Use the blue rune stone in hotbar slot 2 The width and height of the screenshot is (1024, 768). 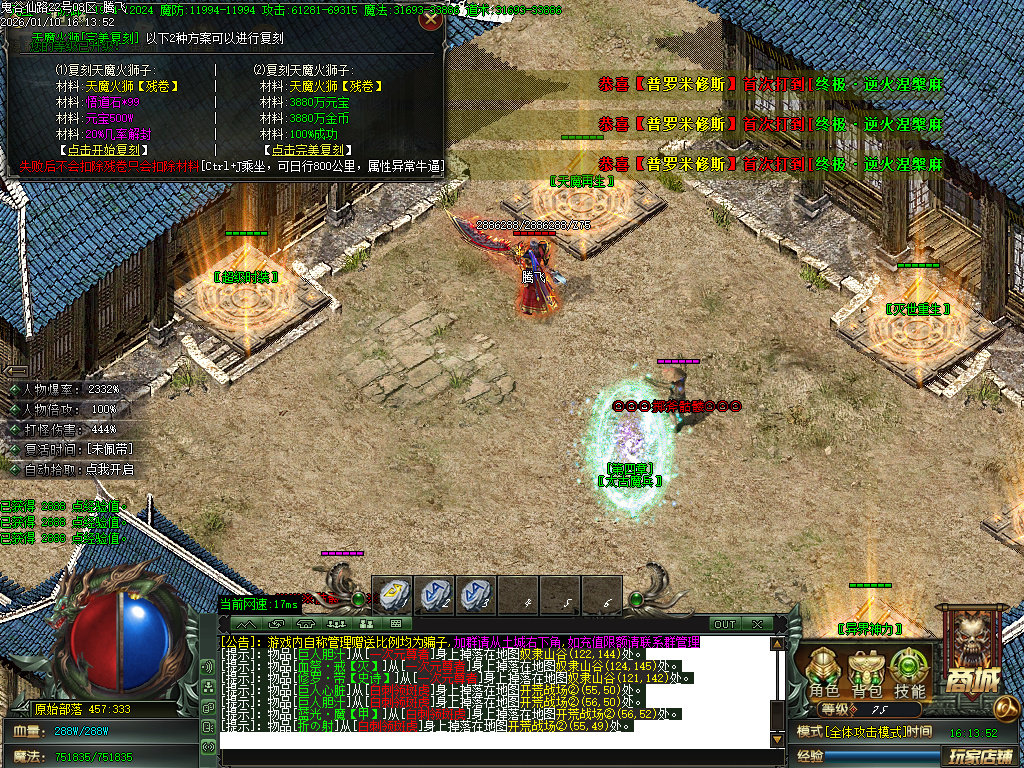434,595
